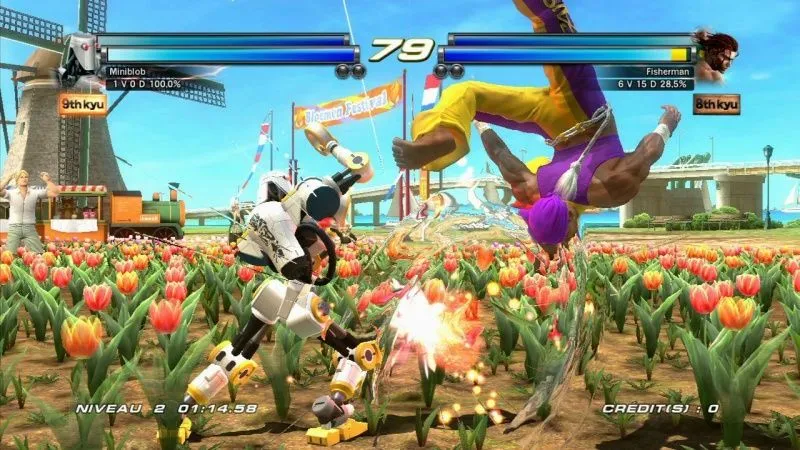
Task: Select the 8th kyu rank badge
Action: point(716,103)
